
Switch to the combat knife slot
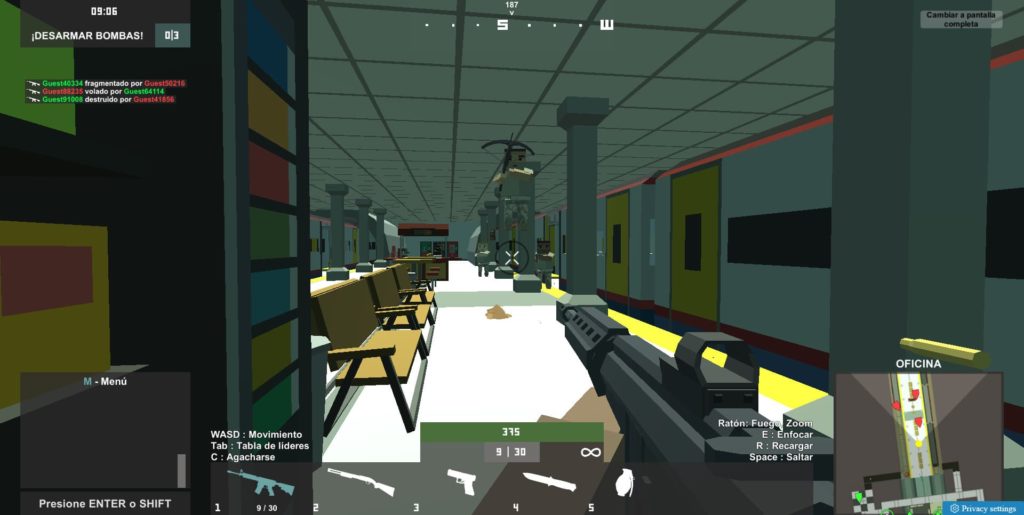(549, 483)
